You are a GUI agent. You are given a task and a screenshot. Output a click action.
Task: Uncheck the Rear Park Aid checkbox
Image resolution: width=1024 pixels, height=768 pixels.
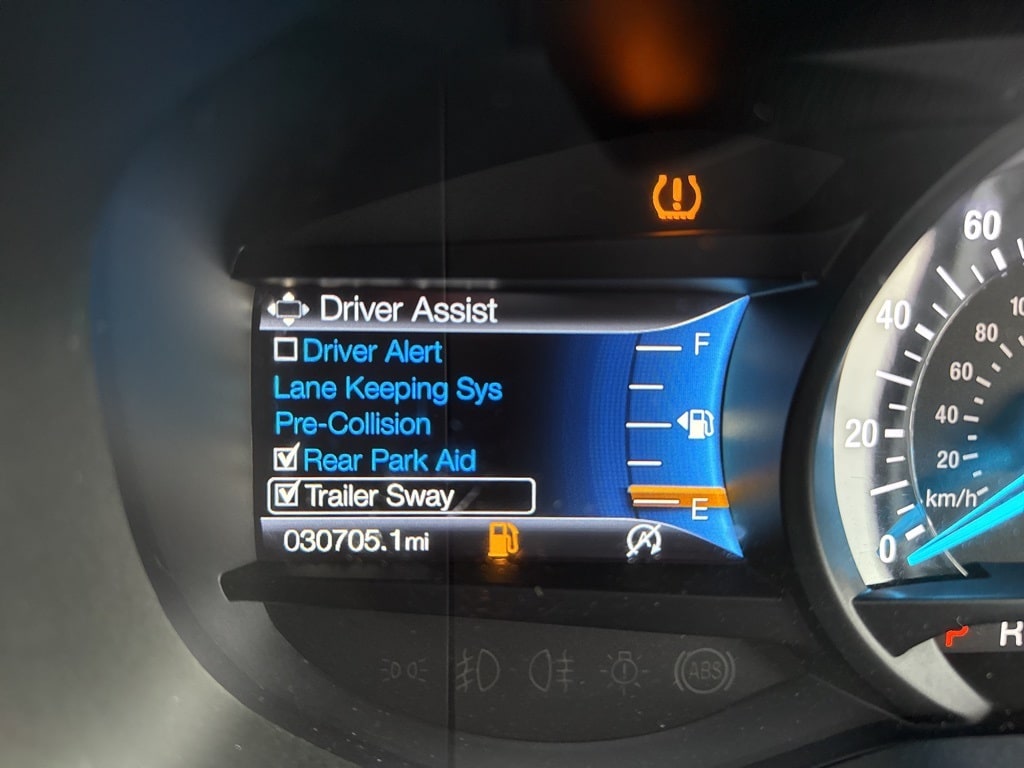(287, 459)
